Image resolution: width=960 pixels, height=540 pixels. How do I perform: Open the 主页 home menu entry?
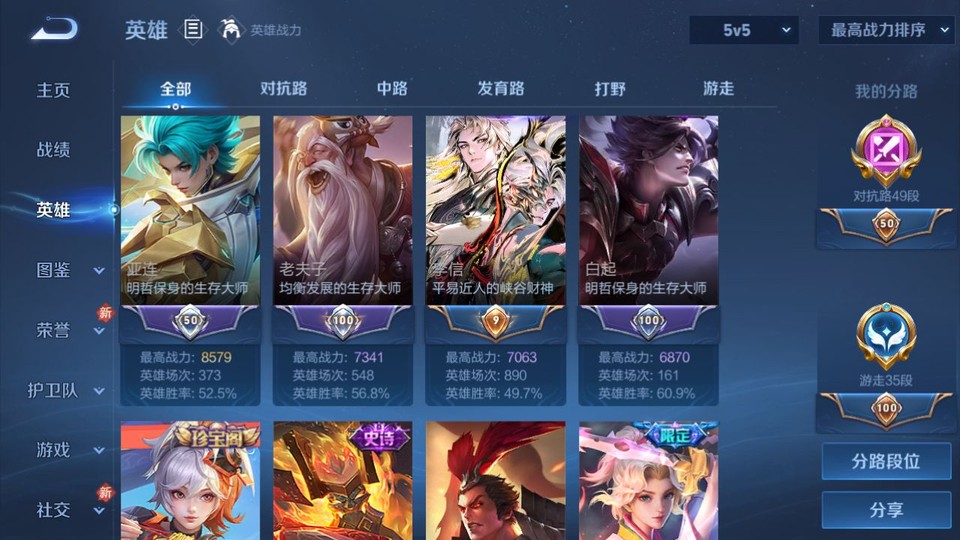(54, 90)
